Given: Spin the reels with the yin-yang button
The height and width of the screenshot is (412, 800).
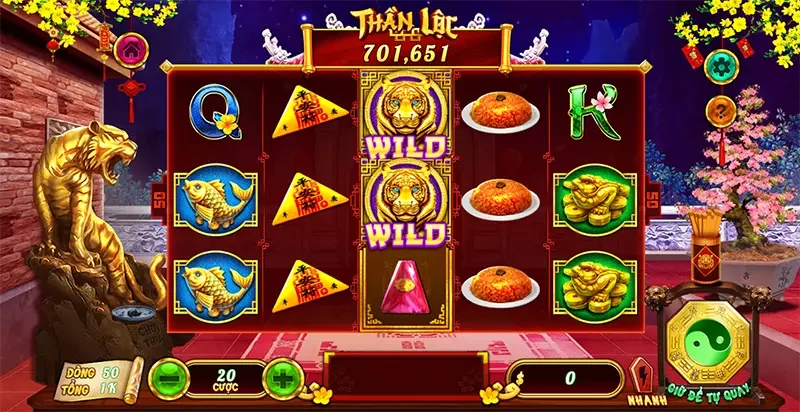Looking at the screenshot, I should (707, 339).
